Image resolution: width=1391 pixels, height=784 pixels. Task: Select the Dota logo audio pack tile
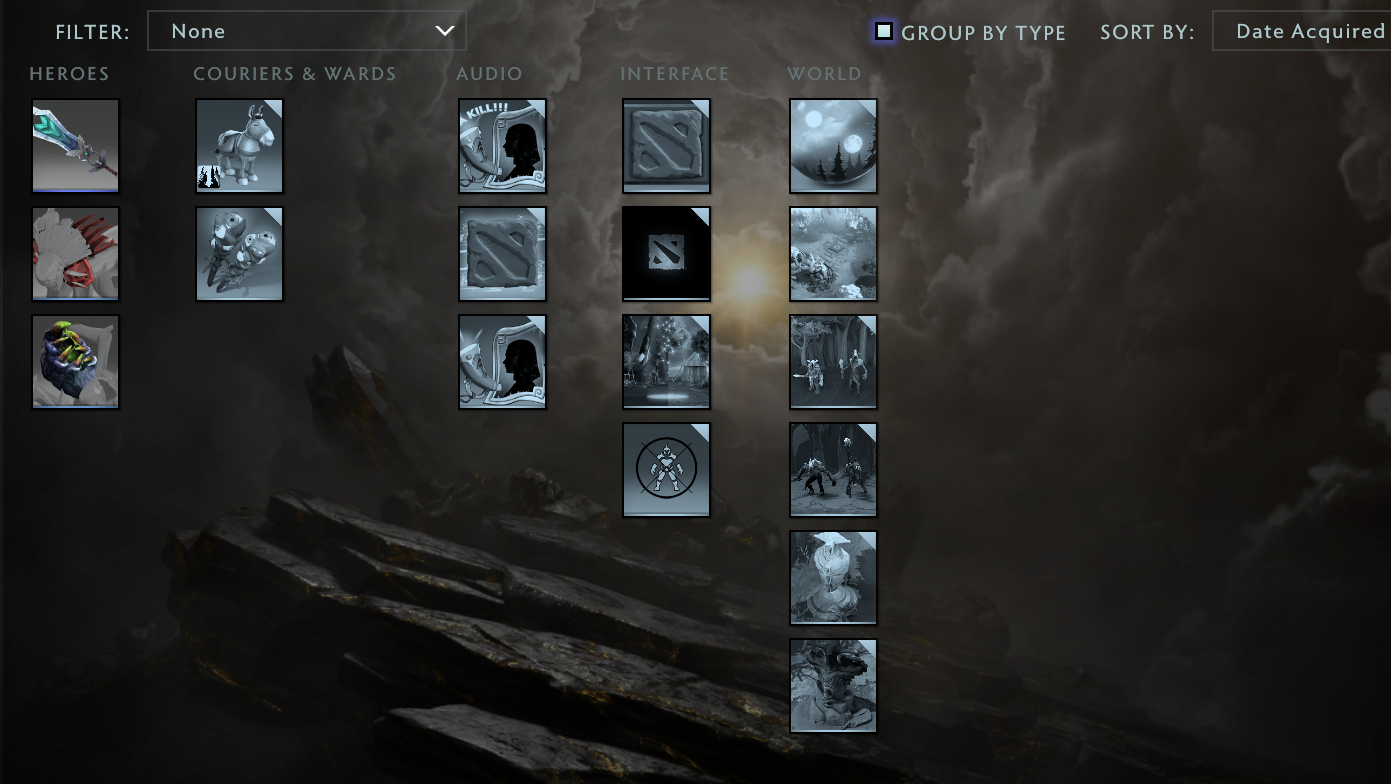click(x=502, y=253)
